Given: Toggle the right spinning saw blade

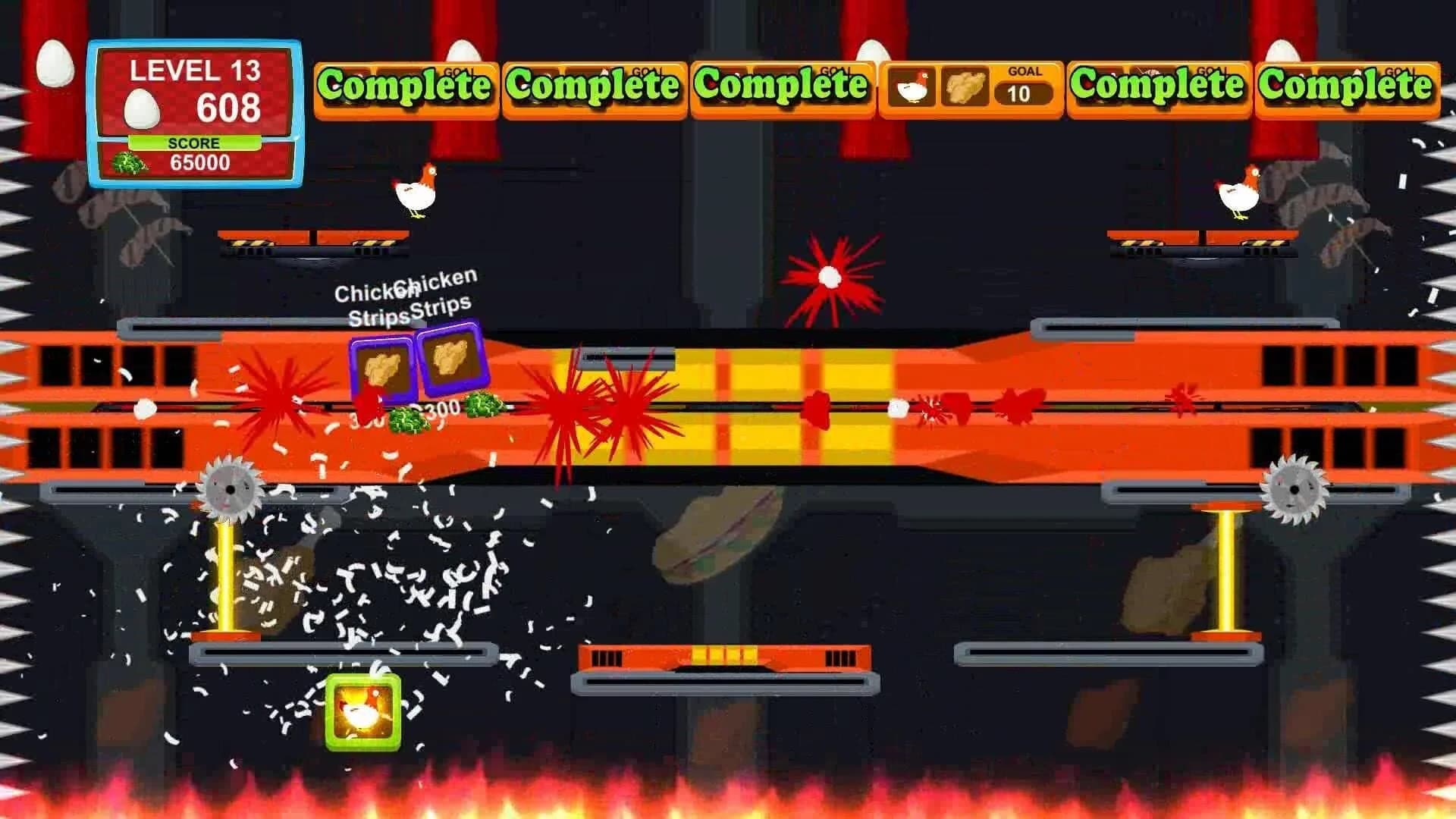Looking at the screenshot, I should click(1295, 487).
